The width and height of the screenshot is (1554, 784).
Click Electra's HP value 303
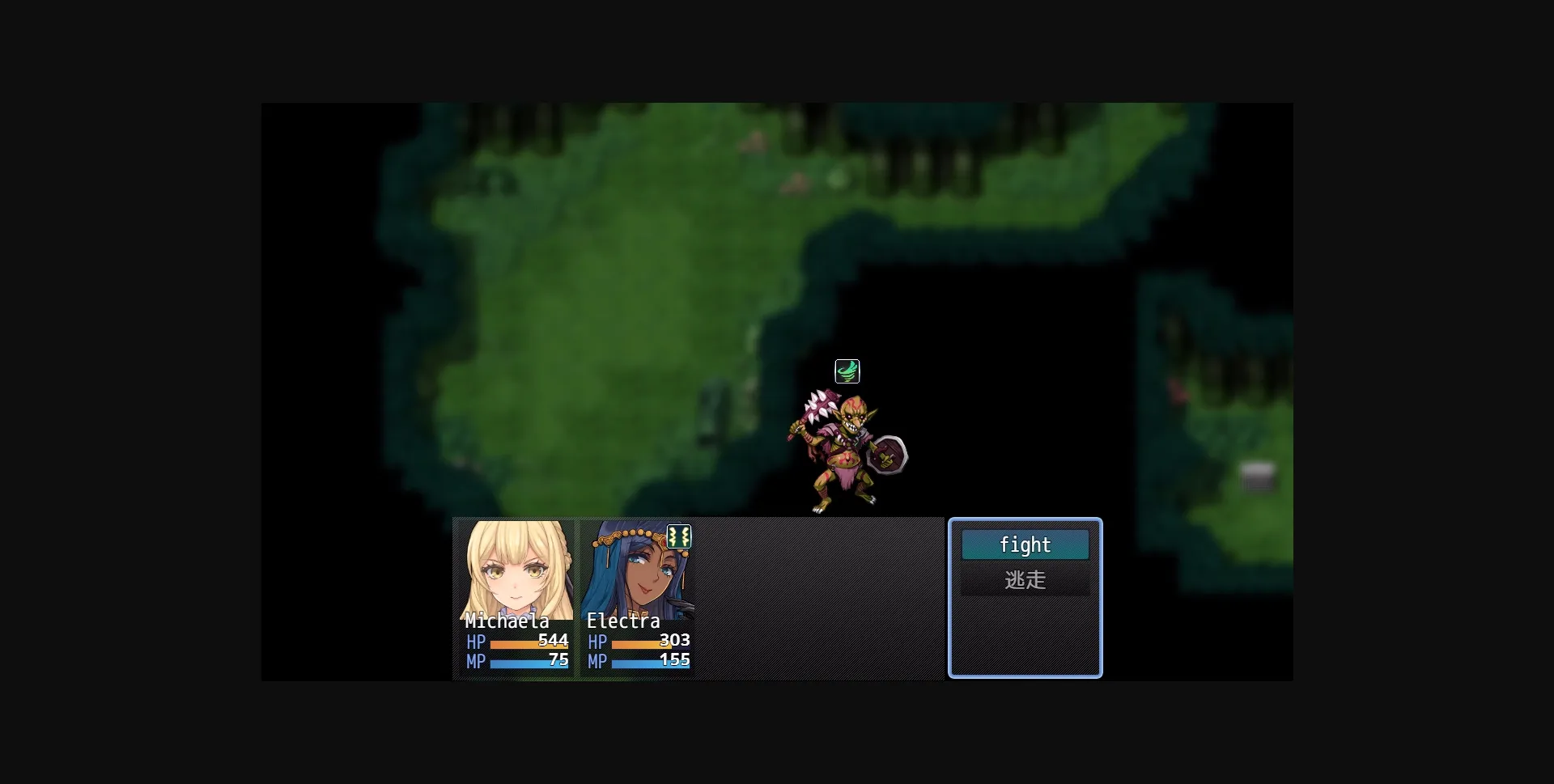point(673,641)
